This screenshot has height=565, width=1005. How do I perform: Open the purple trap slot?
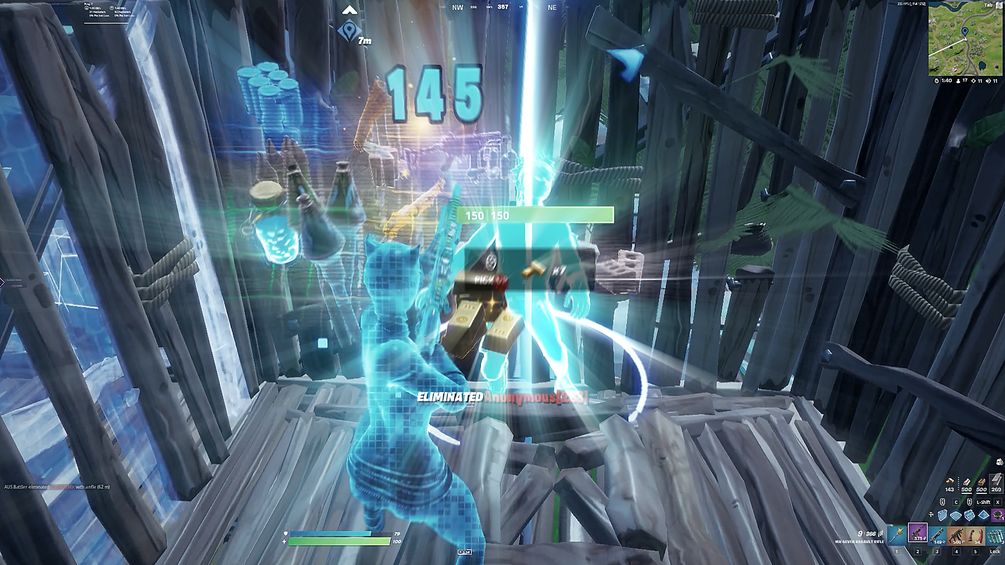996,514
